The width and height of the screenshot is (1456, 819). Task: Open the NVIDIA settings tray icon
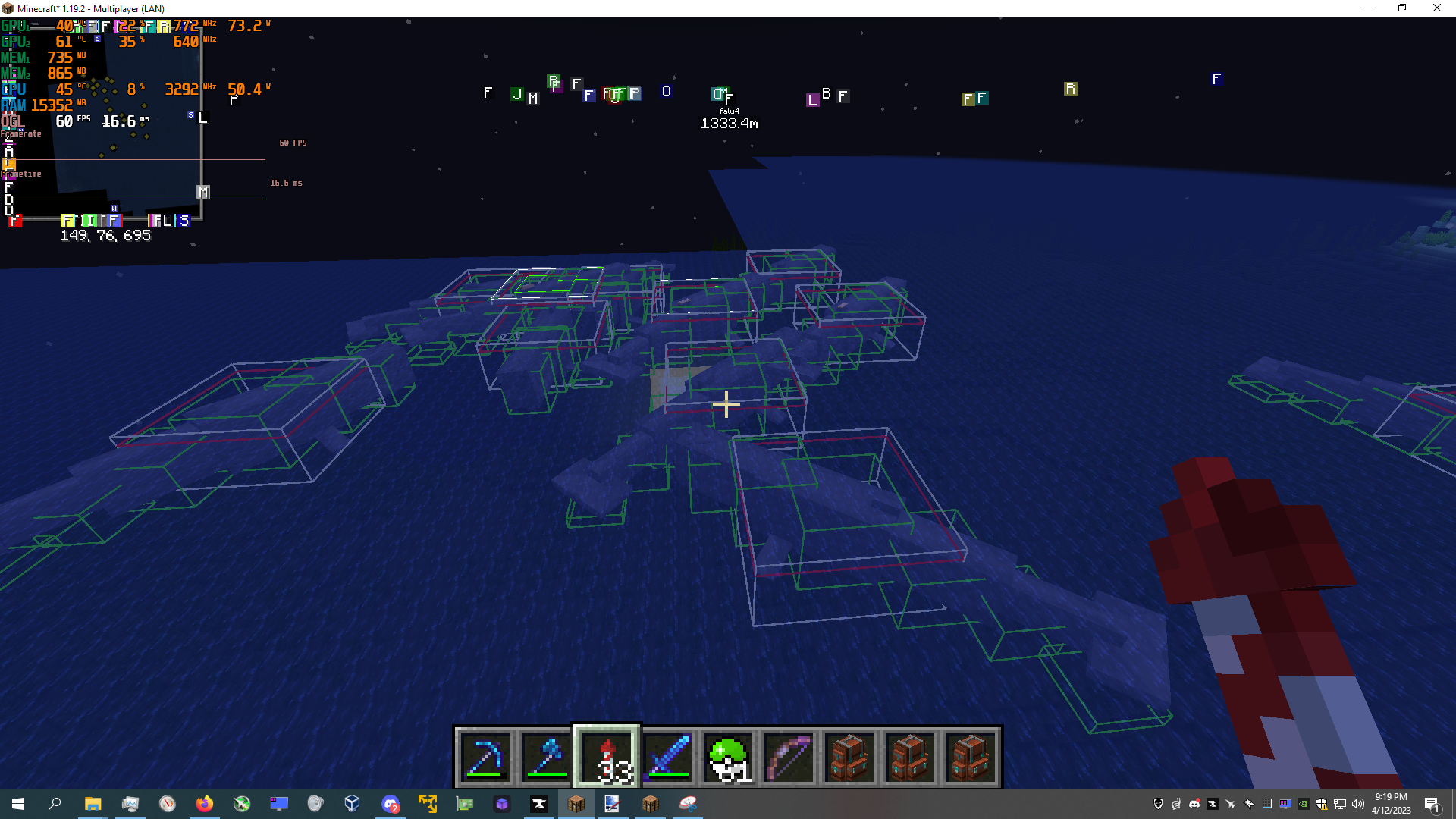(x=1303, y=804)
